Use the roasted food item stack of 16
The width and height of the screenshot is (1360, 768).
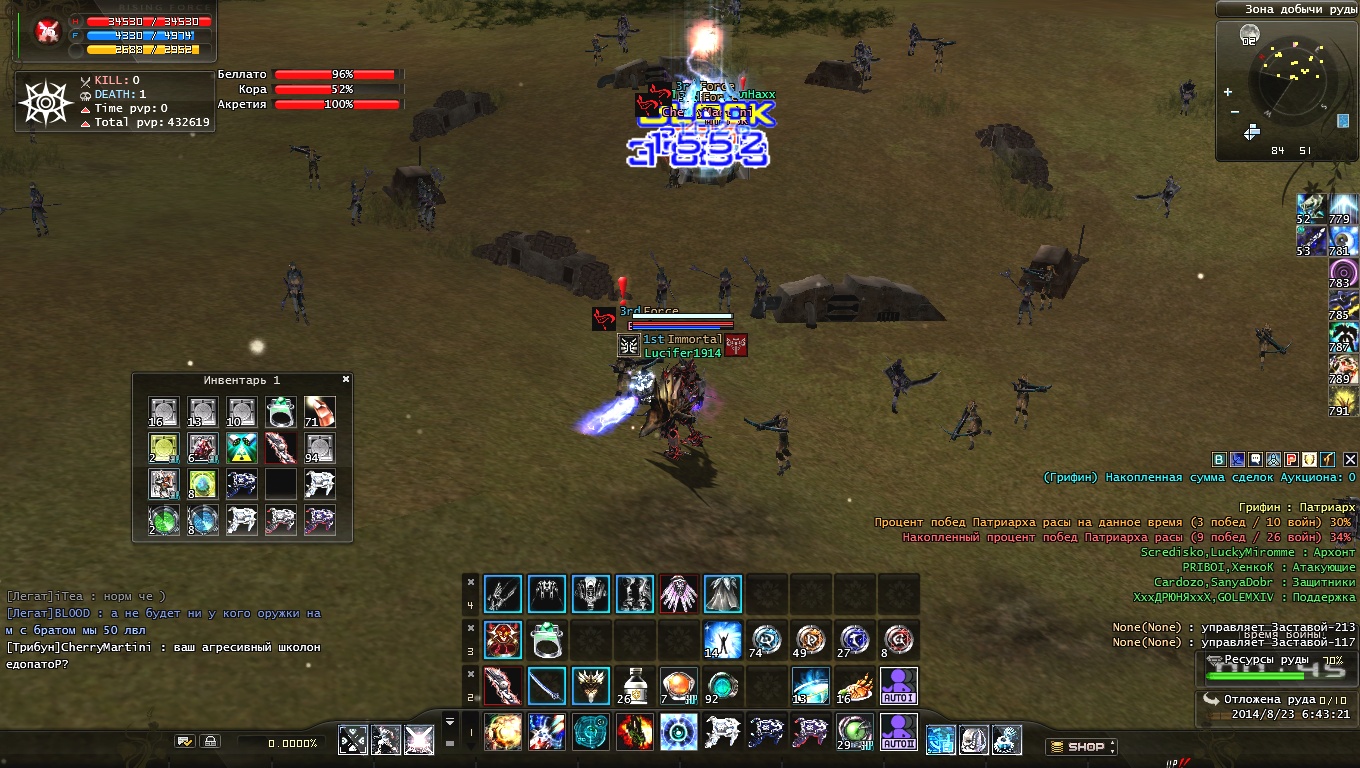tap(854, 686)
